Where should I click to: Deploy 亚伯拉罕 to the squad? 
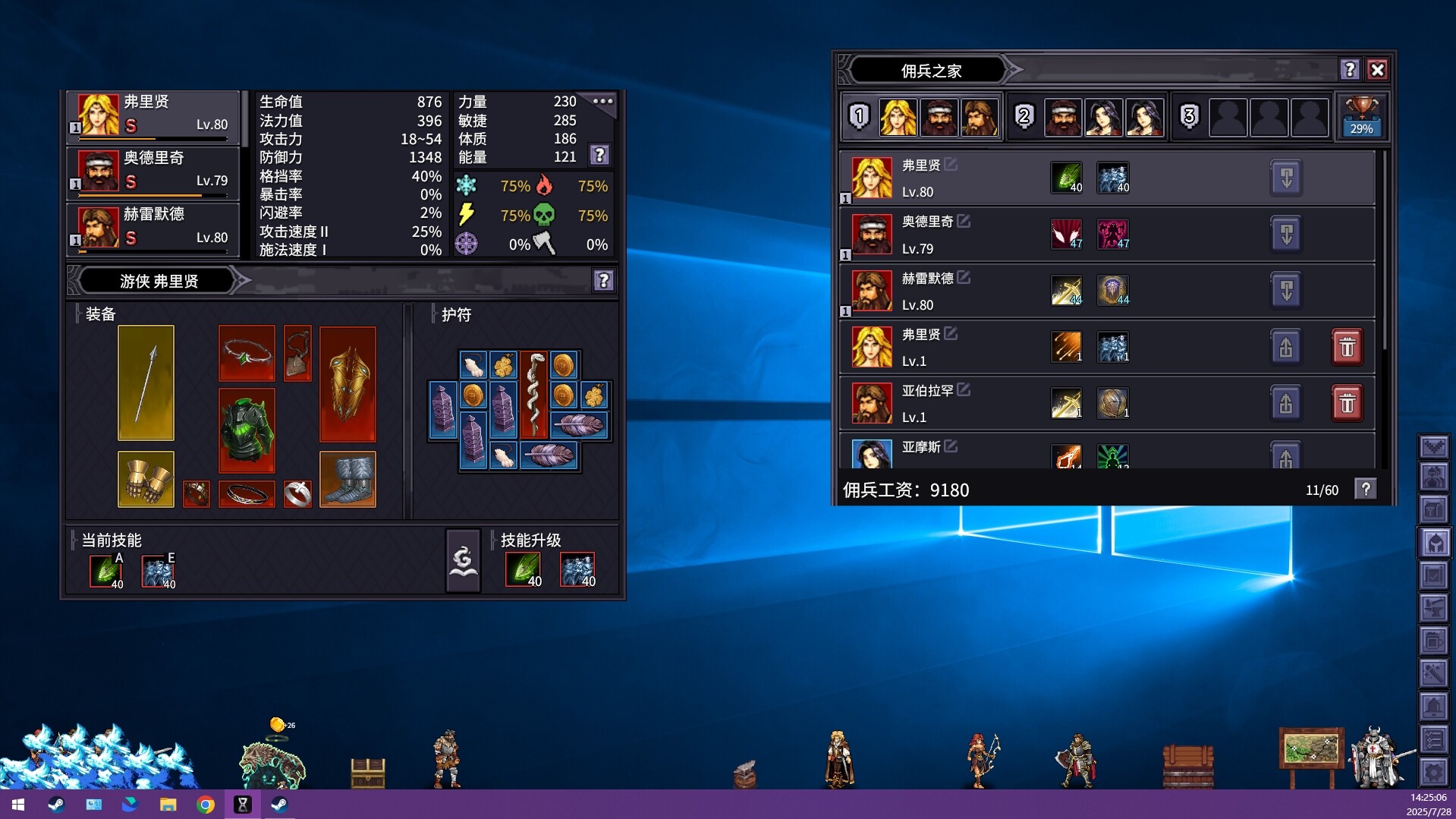1286,403
